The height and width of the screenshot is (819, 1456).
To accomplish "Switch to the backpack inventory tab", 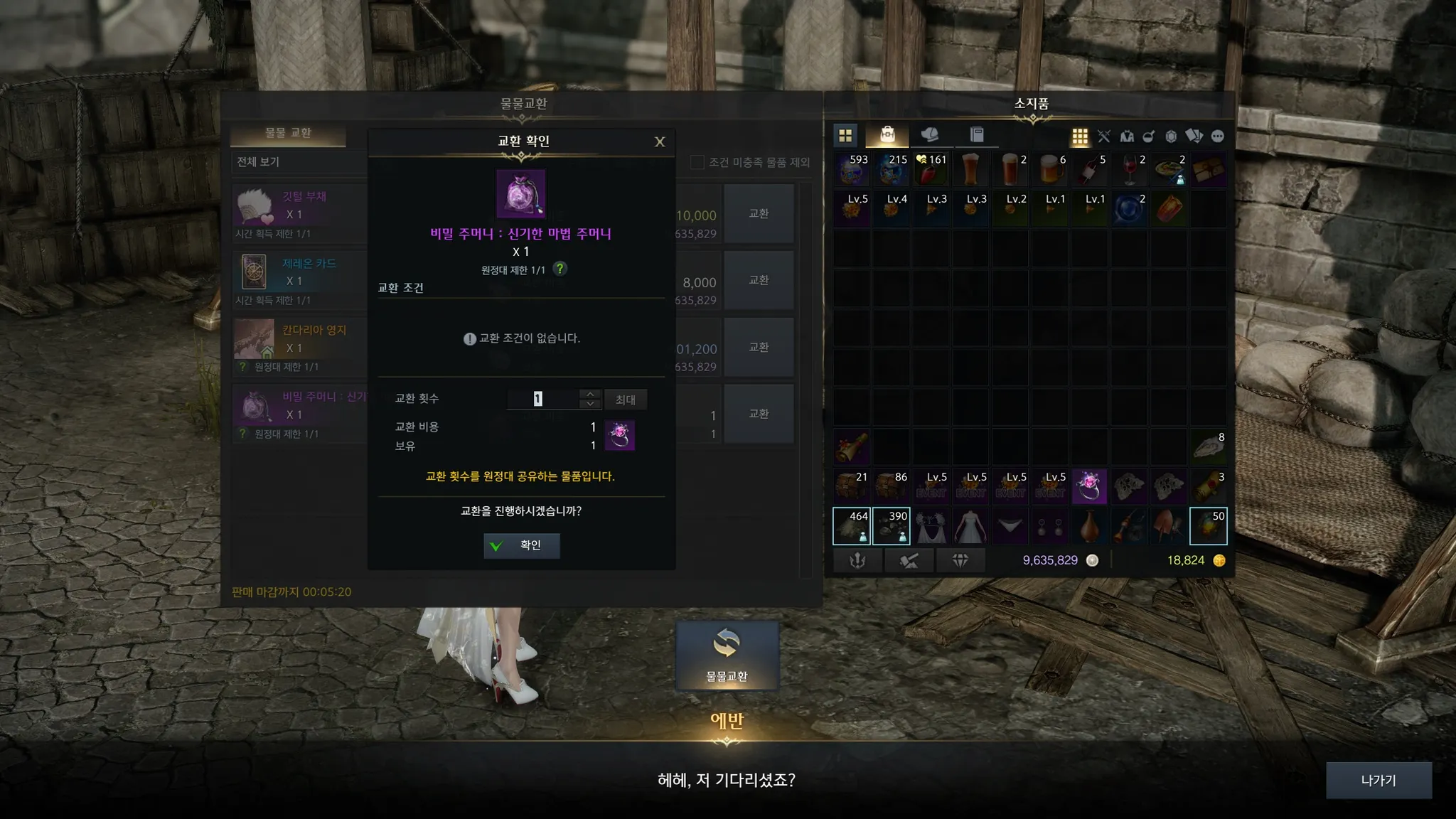I will click(x=887, y=135).
